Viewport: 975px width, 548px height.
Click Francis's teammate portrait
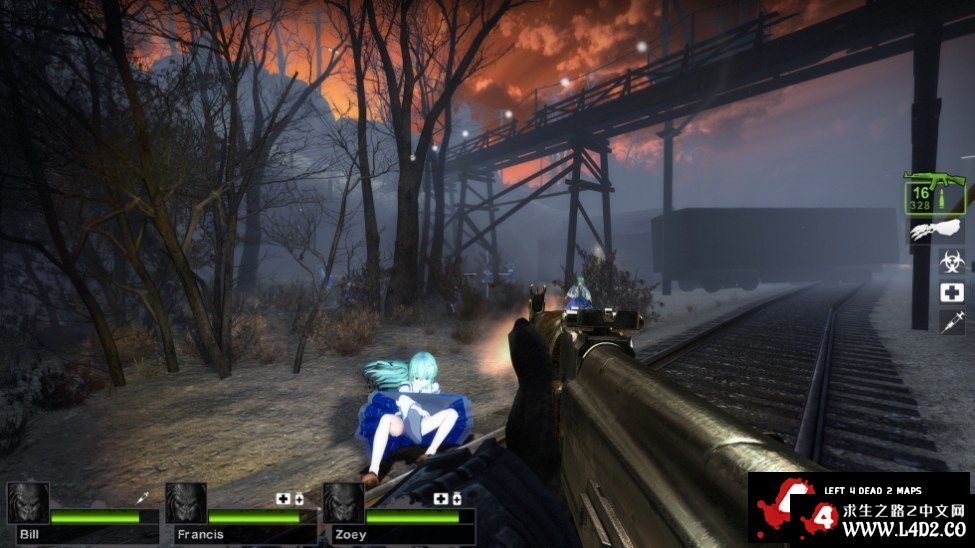click(186, 503)
